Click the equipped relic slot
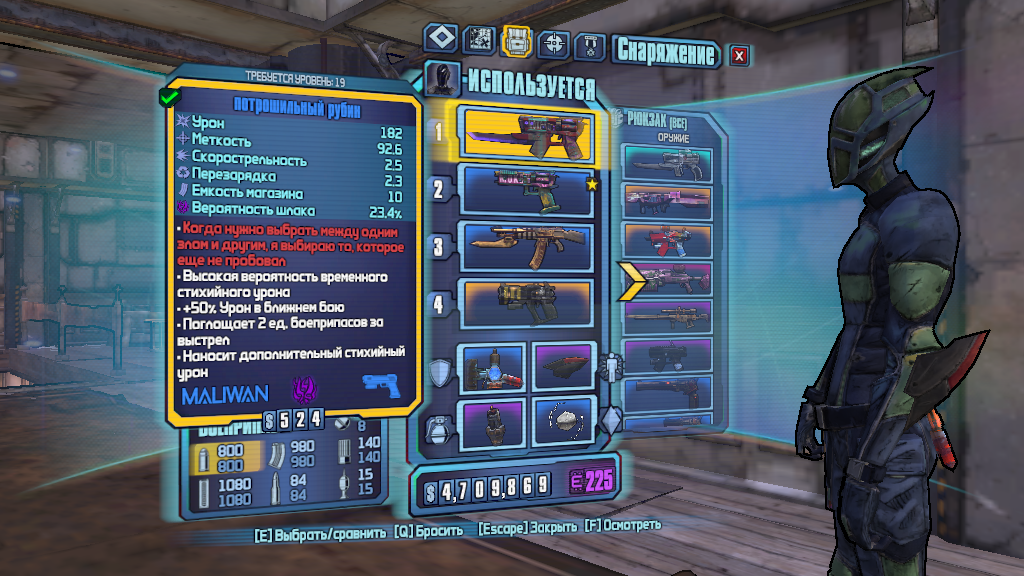Image resolution: width=1024 pixels, height=576 pixels. coord(563,422)
